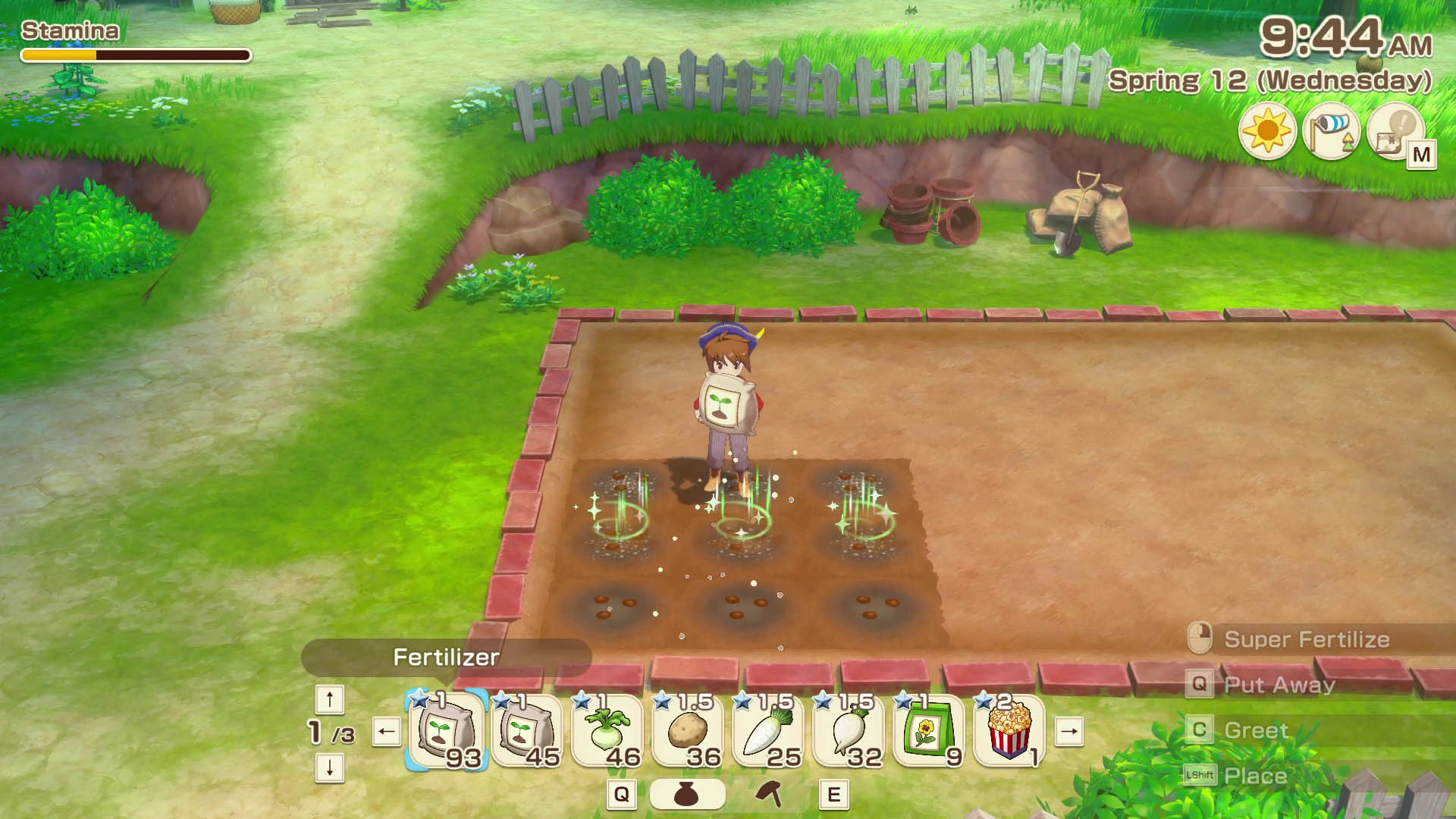Go to previous hotbar page with up arrow
This screenshot has height=819, width=1456.
tap(330, 699)
